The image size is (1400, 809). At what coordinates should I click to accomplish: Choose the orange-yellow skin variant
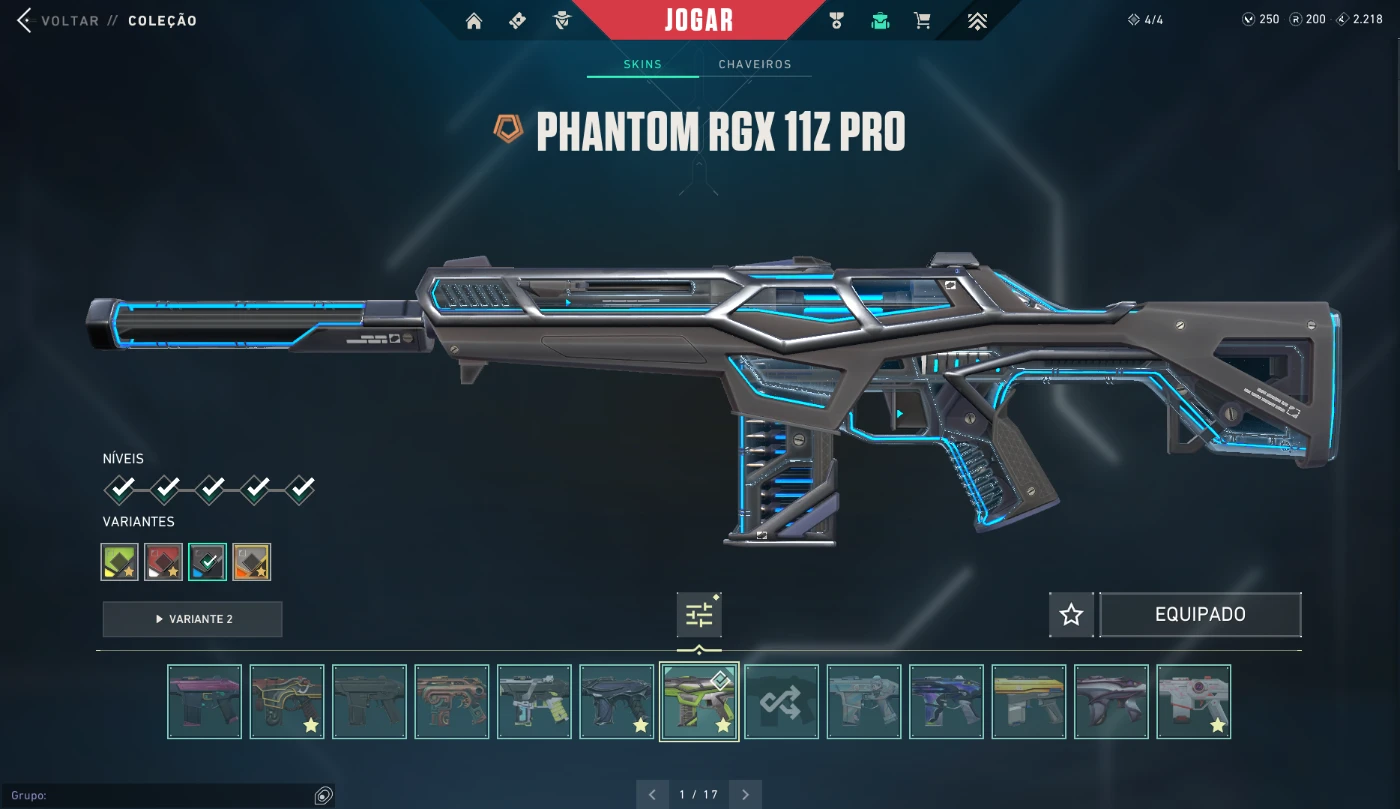pyautogui.click(x=252, y=562)
